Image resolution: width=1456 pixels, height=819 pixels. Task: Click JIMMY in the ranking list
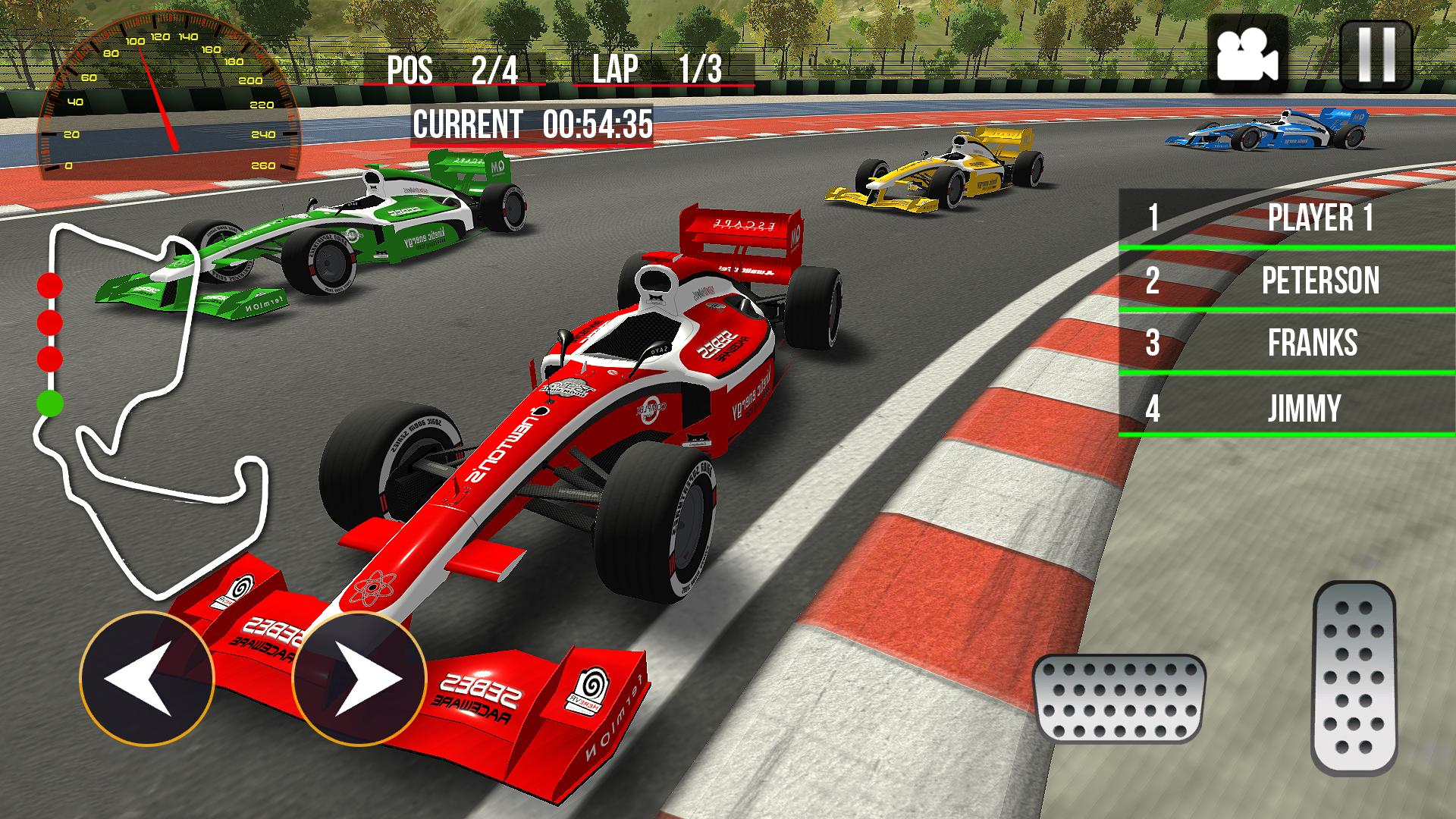tap(1287, 408)
